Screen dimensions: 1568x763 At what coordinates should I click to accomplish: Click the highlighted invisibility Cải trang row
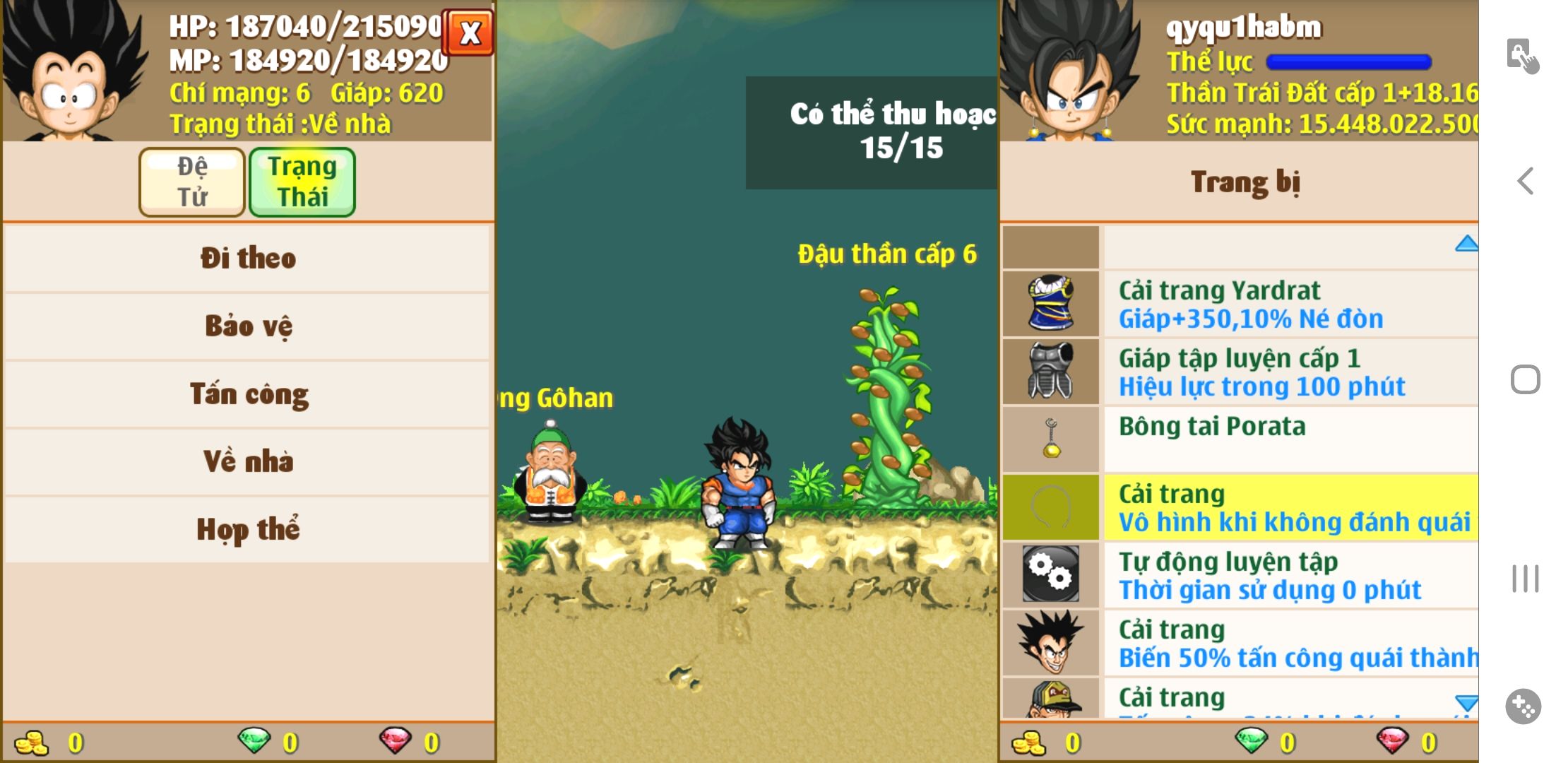point(1240,507)
